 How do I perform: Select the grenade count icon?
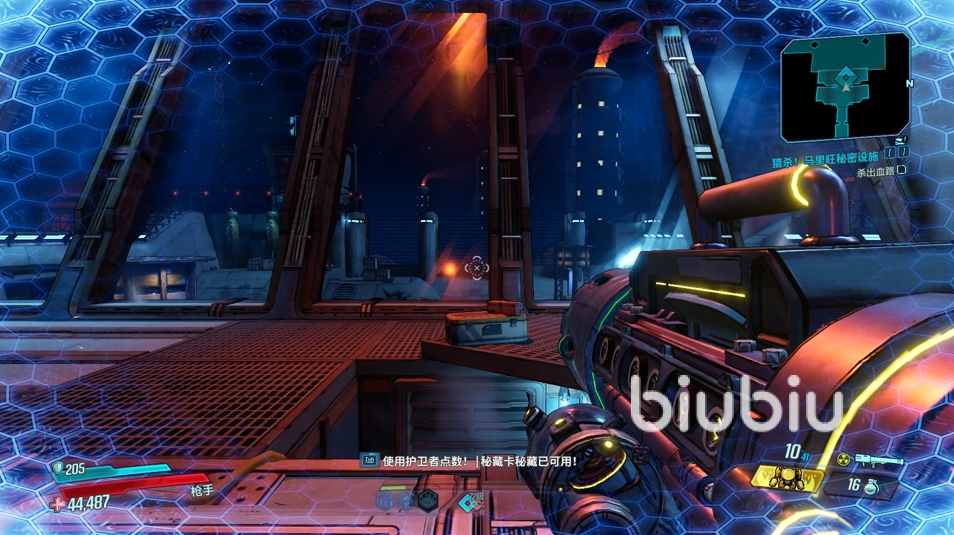(871, 487)
